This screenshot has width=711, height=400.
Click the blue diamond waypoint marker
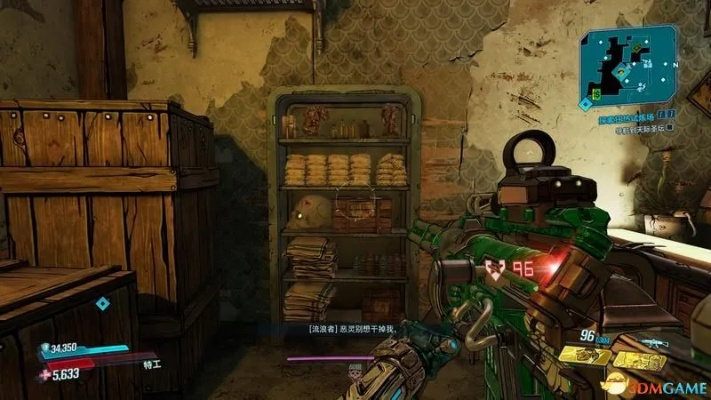point(102,303)
